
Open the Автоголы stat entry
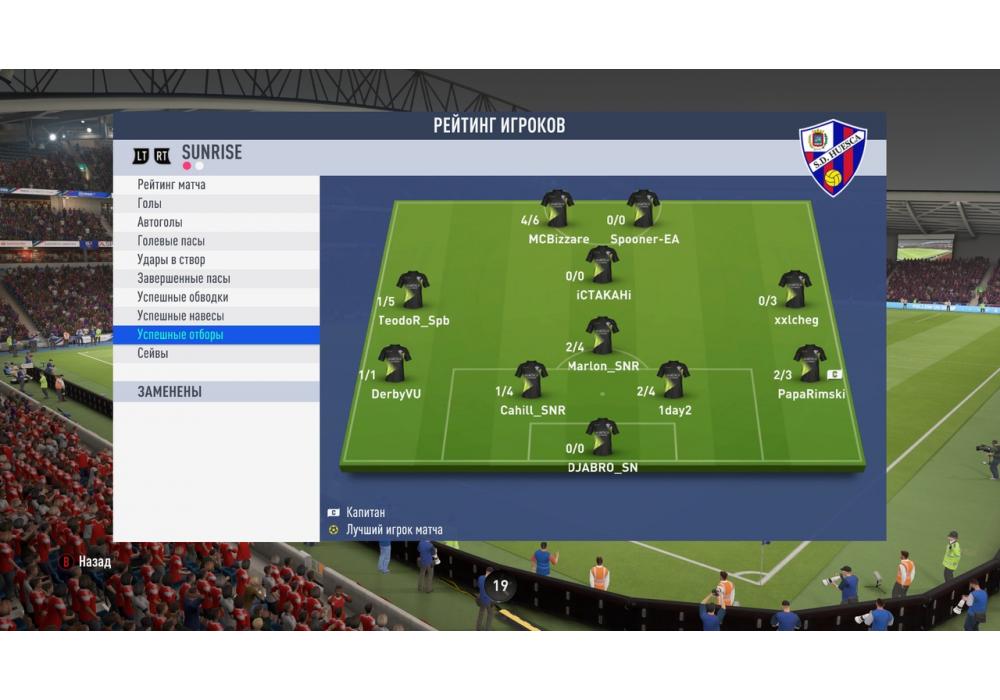click(x=215, y=222)
